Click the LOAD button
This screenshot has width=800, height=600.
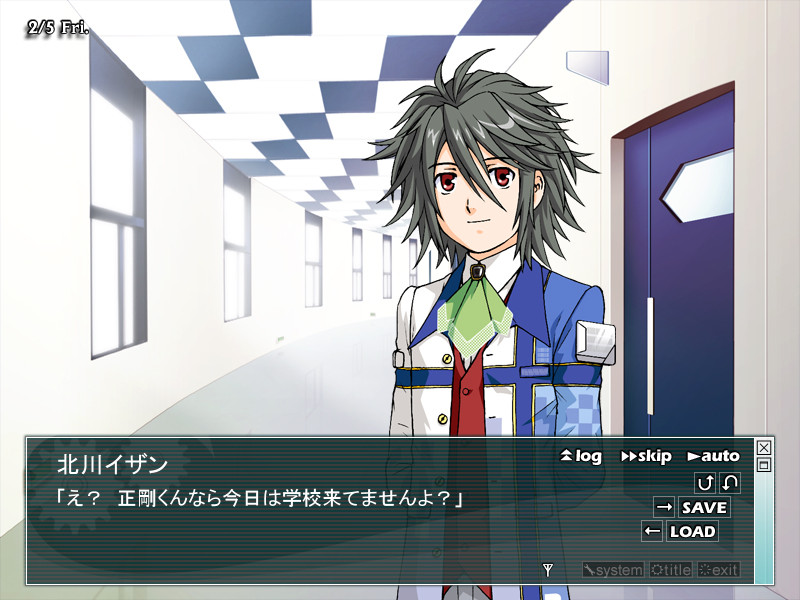pos(692,531)
